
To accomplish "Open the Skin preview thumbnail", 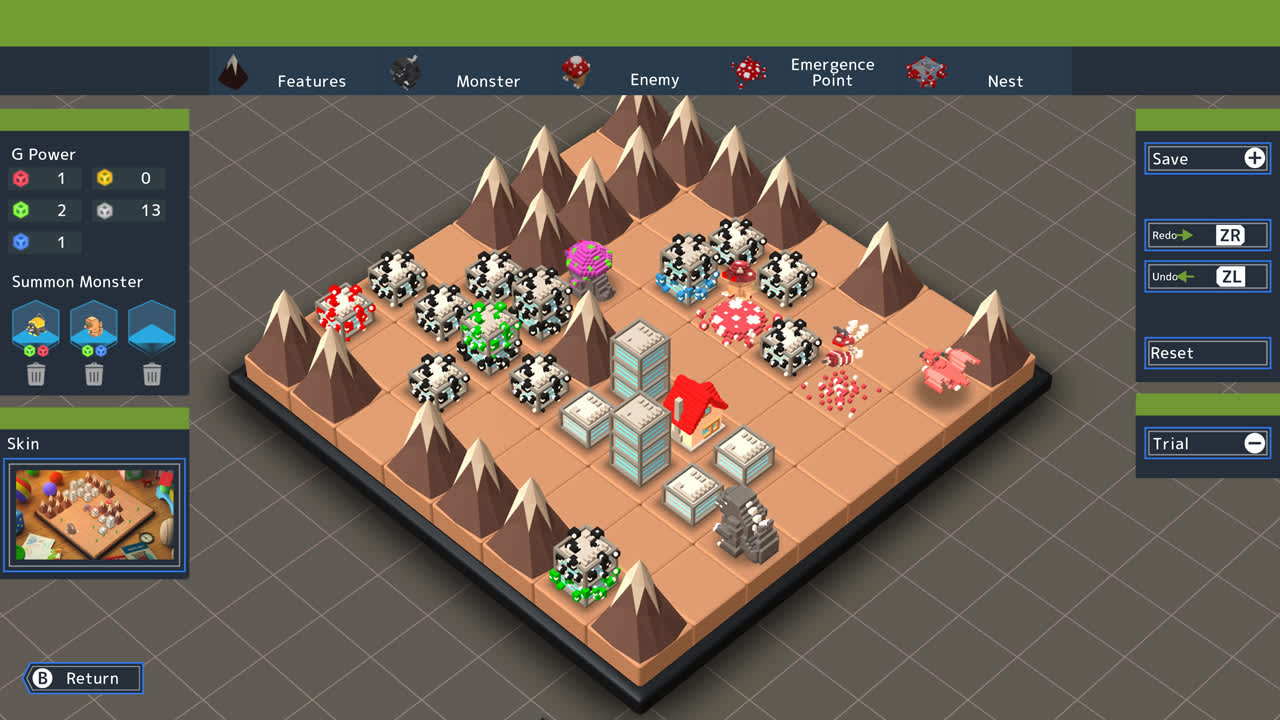I will point(94,514).
